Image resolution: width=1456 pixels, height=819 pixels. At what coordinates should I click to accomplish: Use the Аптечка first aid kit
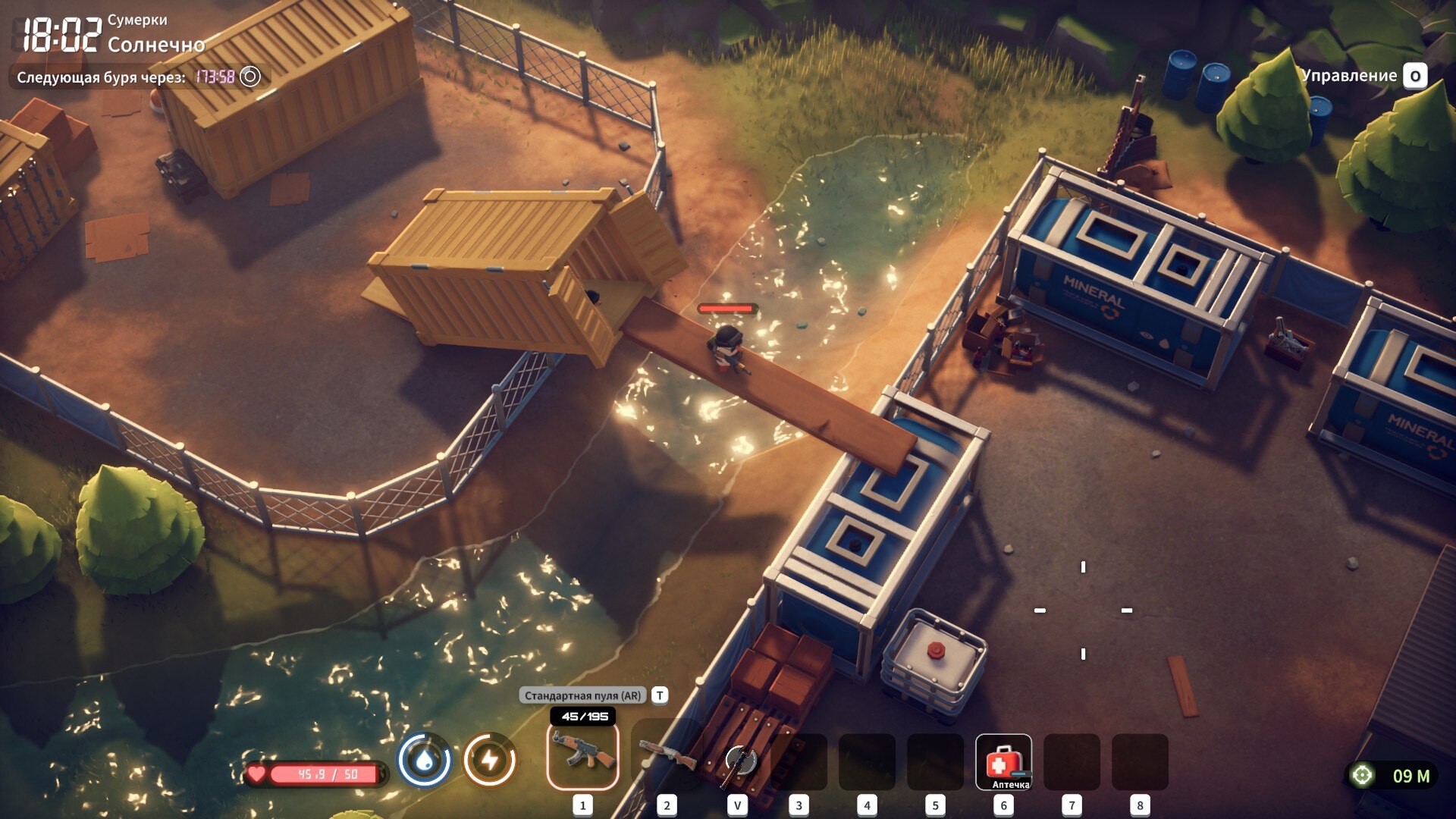[1003, 762]
